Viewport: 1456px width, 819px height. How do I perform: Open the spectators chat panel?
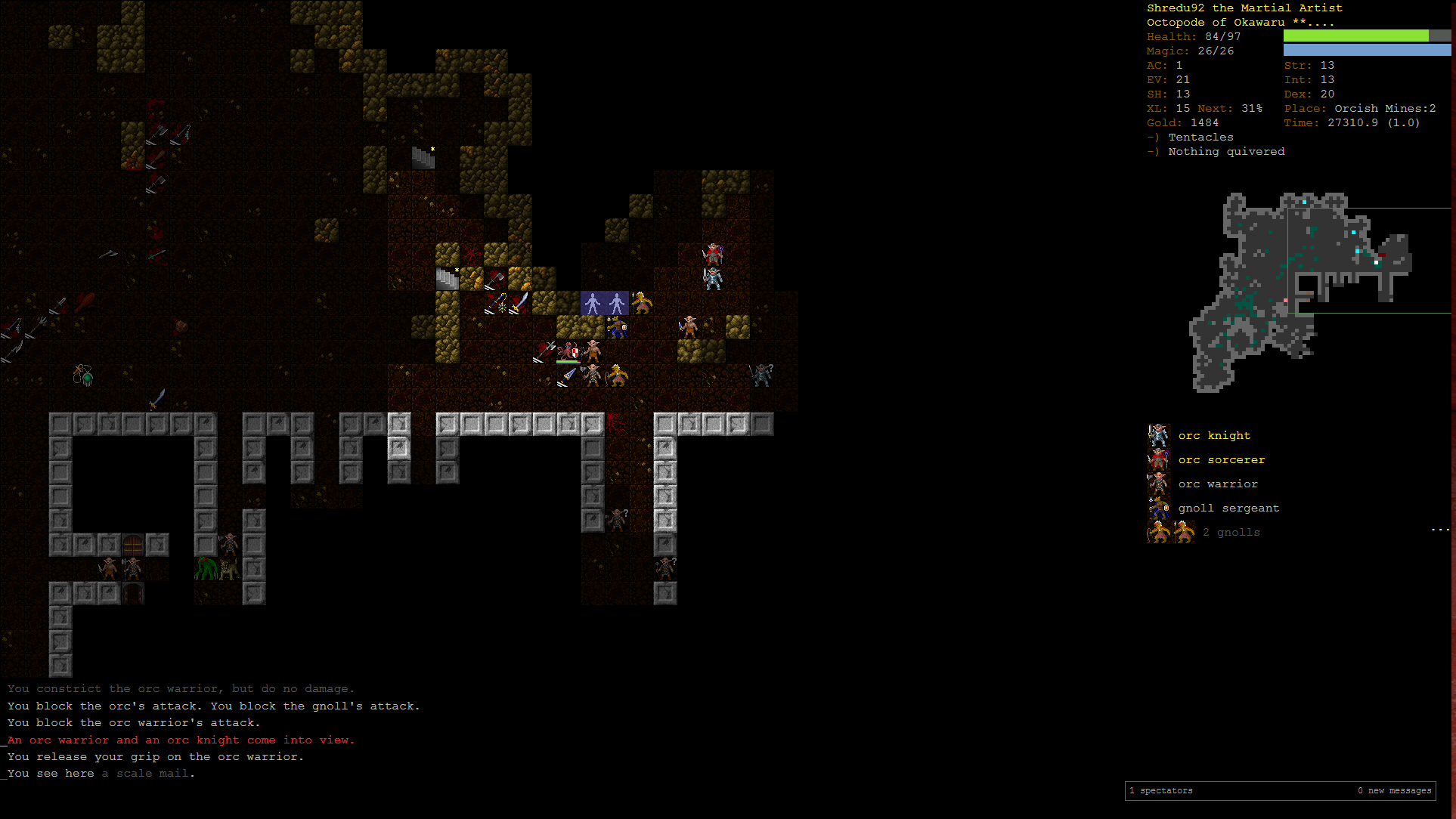(x=1166, y=791)
